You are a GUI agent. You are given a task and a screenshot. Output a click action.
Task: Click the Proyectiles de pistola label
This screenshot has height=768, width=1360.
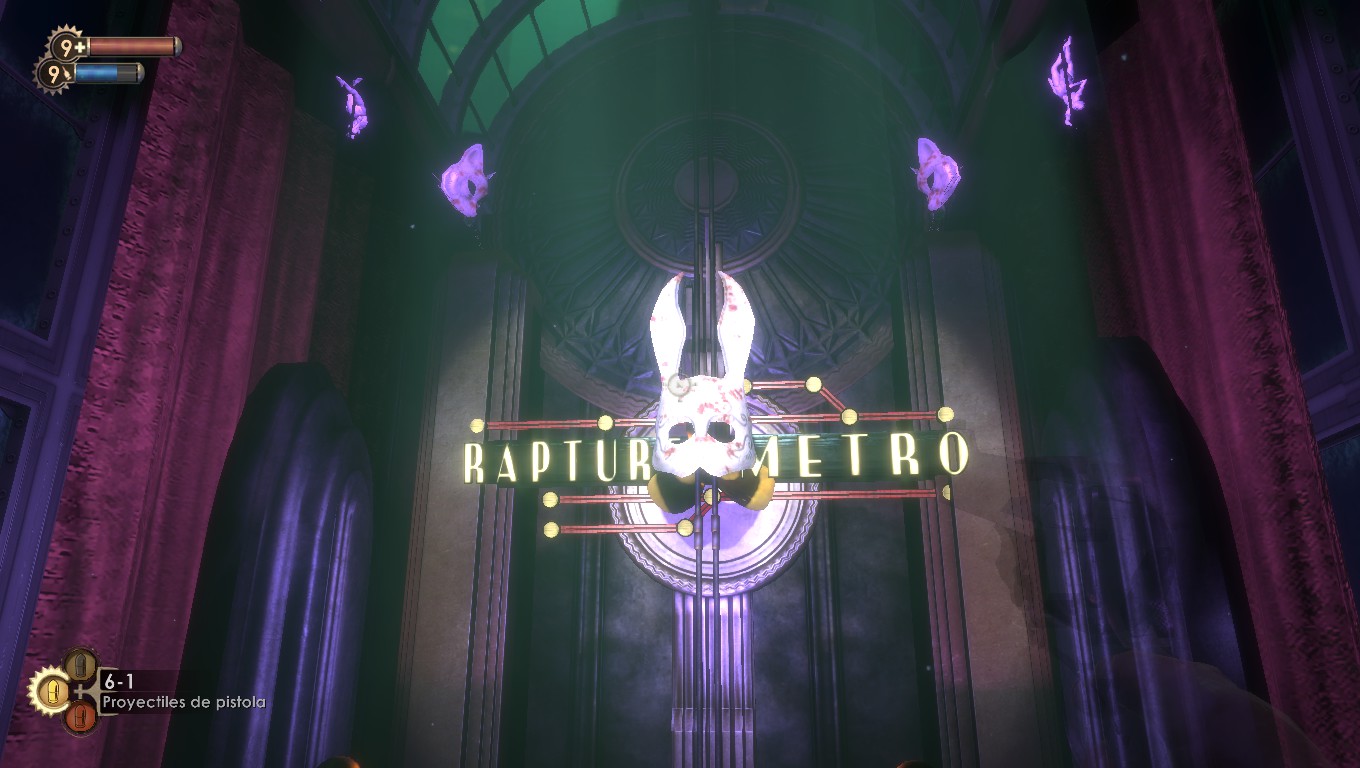[x=183, y=701]
